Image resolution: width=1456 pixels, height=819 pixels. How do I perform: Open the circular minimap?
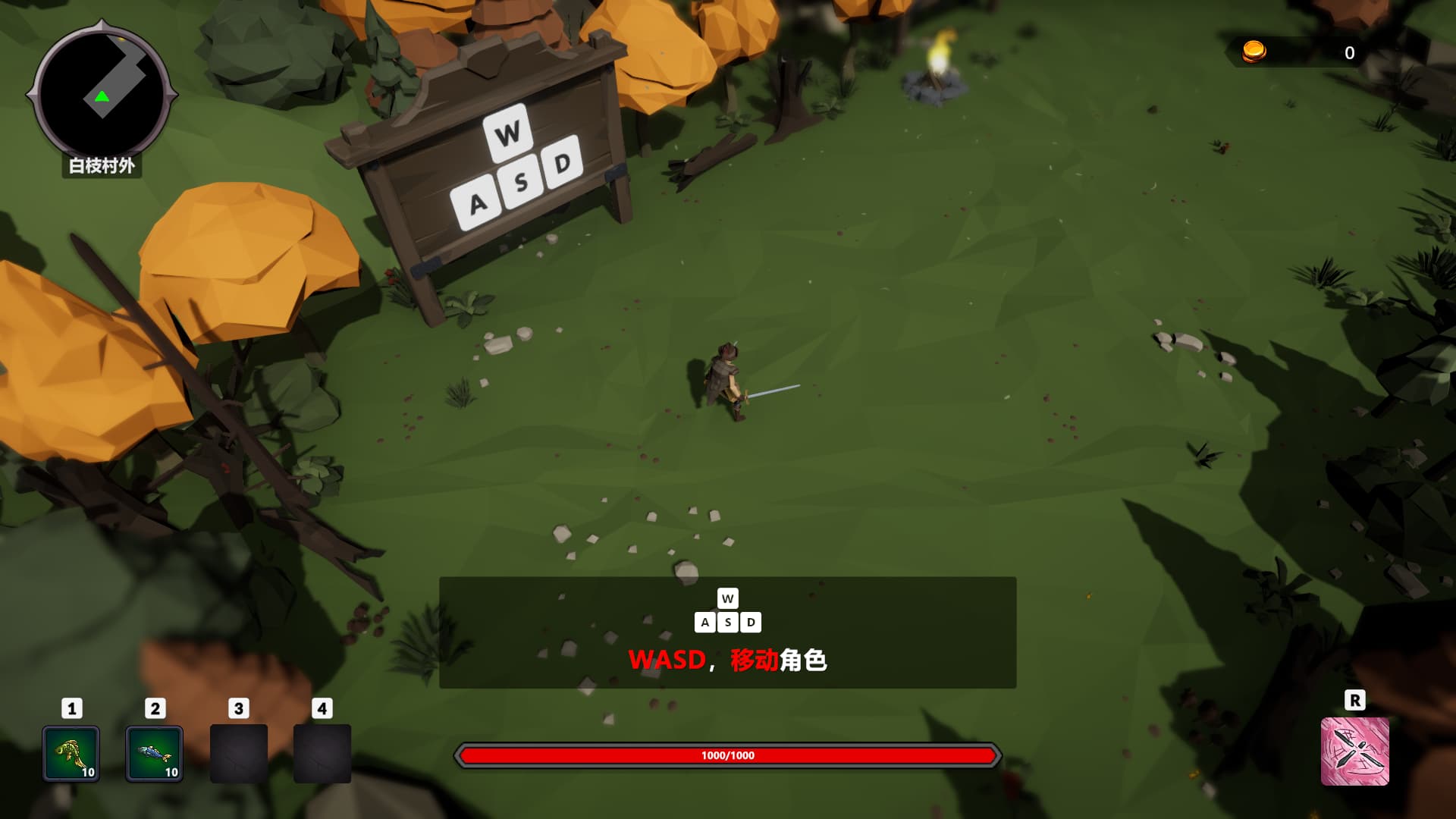point(102,91)
